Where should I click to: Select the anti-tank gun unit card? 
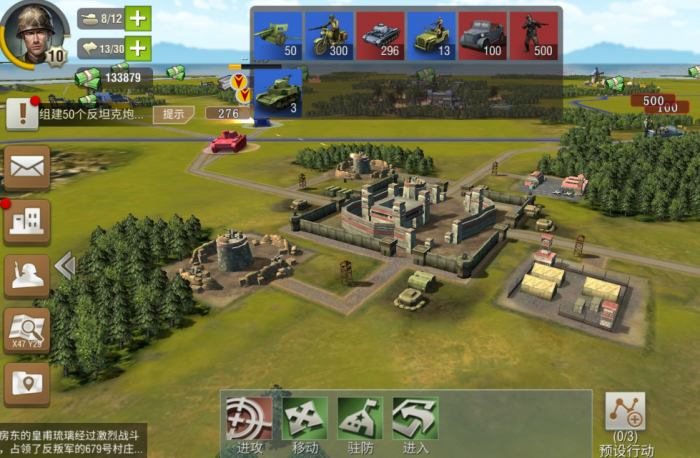coord(277,36)
